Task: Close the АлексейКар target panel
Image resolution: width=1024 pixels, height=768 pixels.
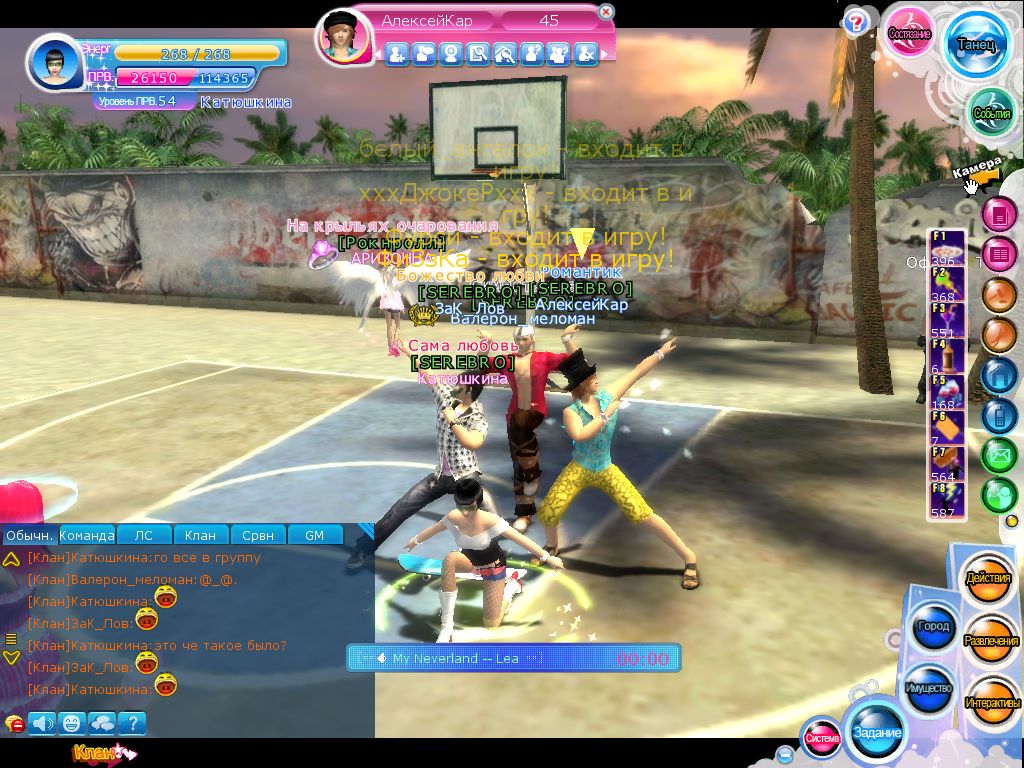Action: [x=605, y=12]
